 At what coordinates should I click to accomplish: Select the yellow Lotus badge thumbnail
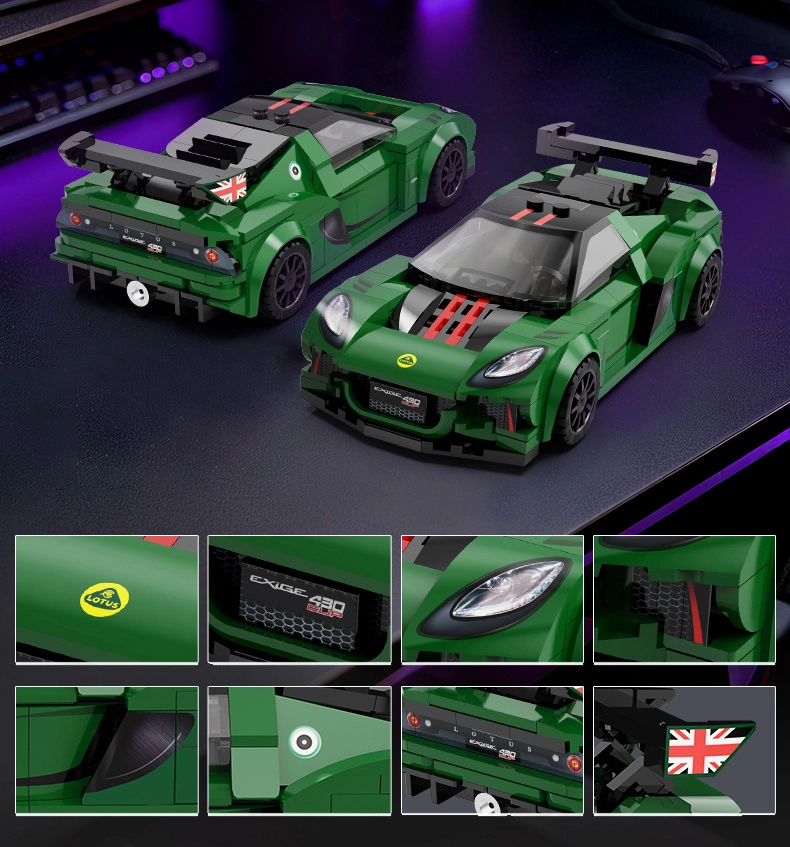pos(107,599)
